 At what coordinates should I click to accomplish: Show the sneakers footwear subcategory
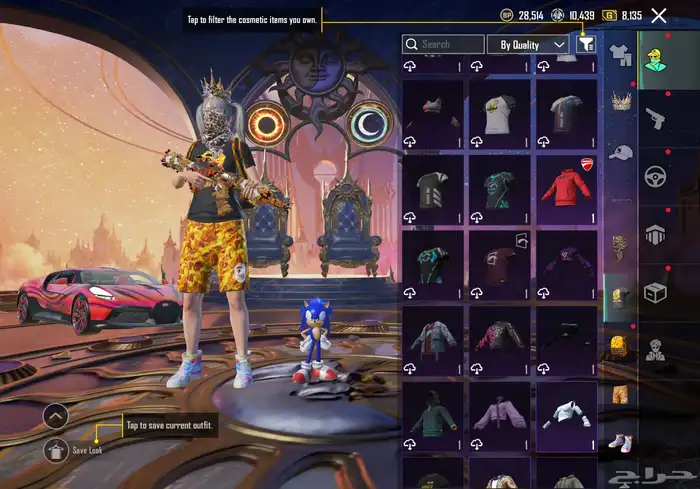pyautogui.click(x=620, y=441)
